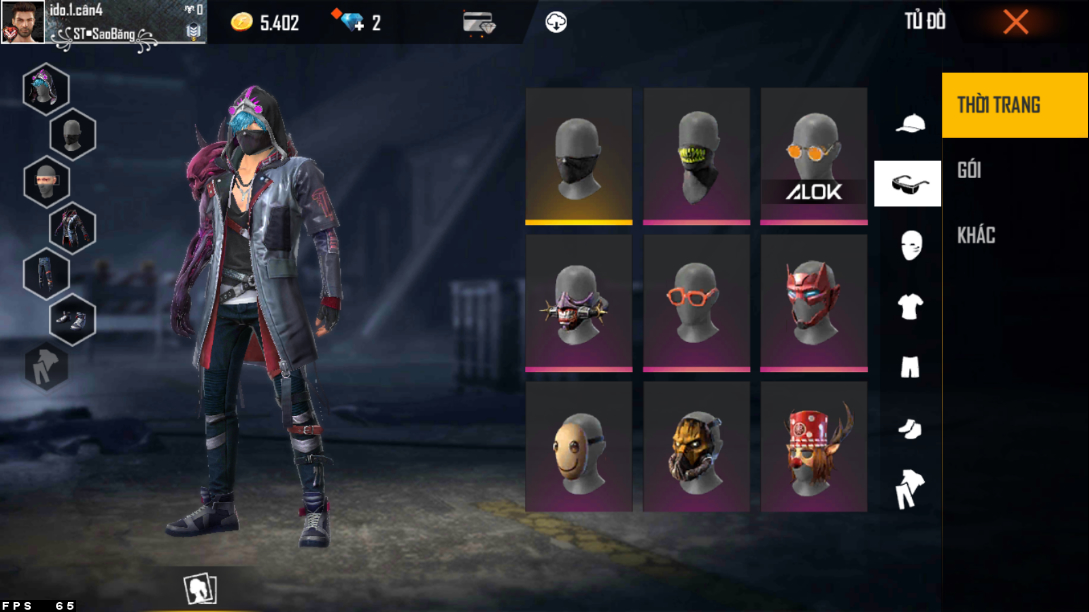Equip the purple spiked oni mask

tap(578, 302)
